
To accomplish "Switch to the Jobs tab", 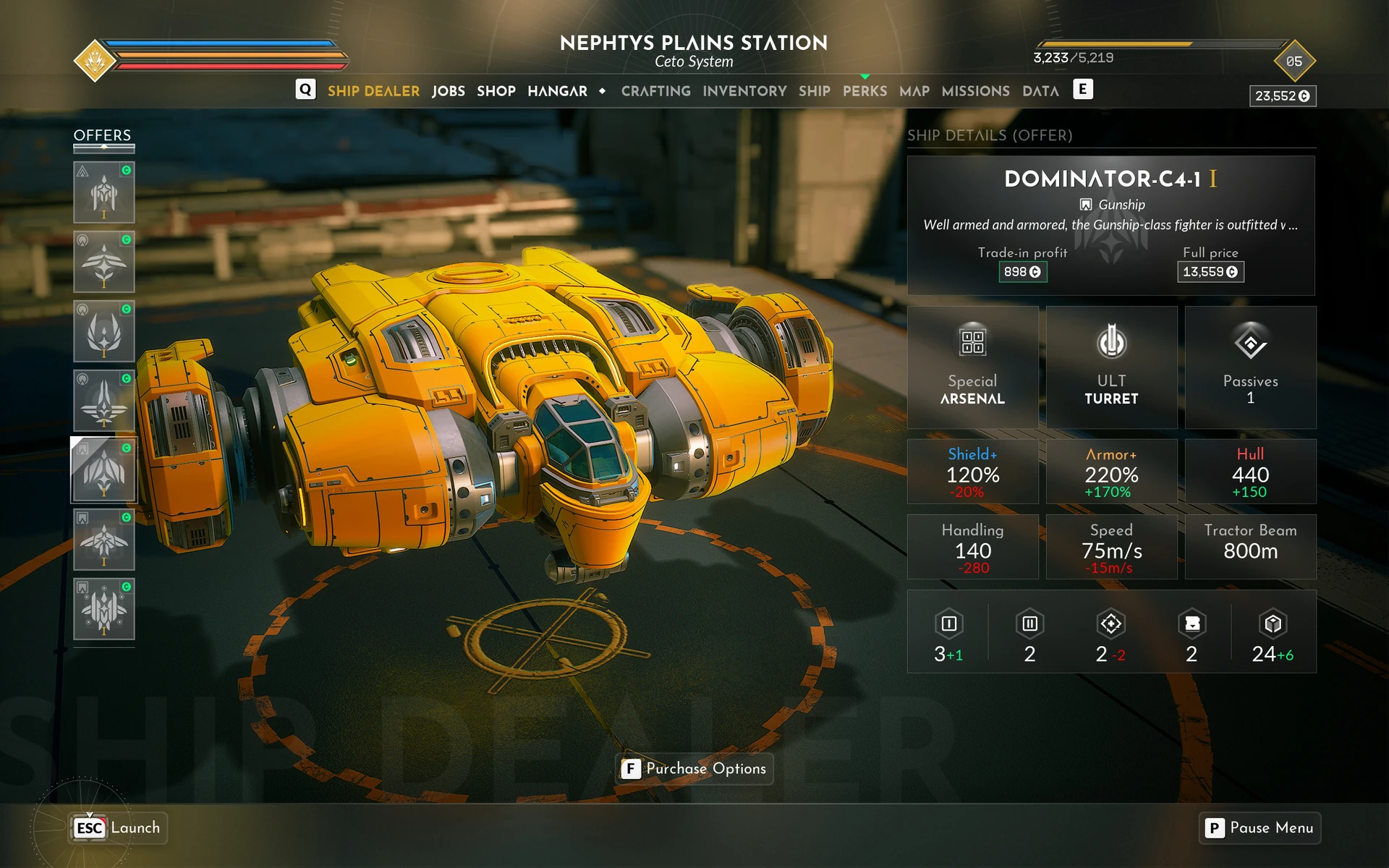I will click(x=449, y=91).
